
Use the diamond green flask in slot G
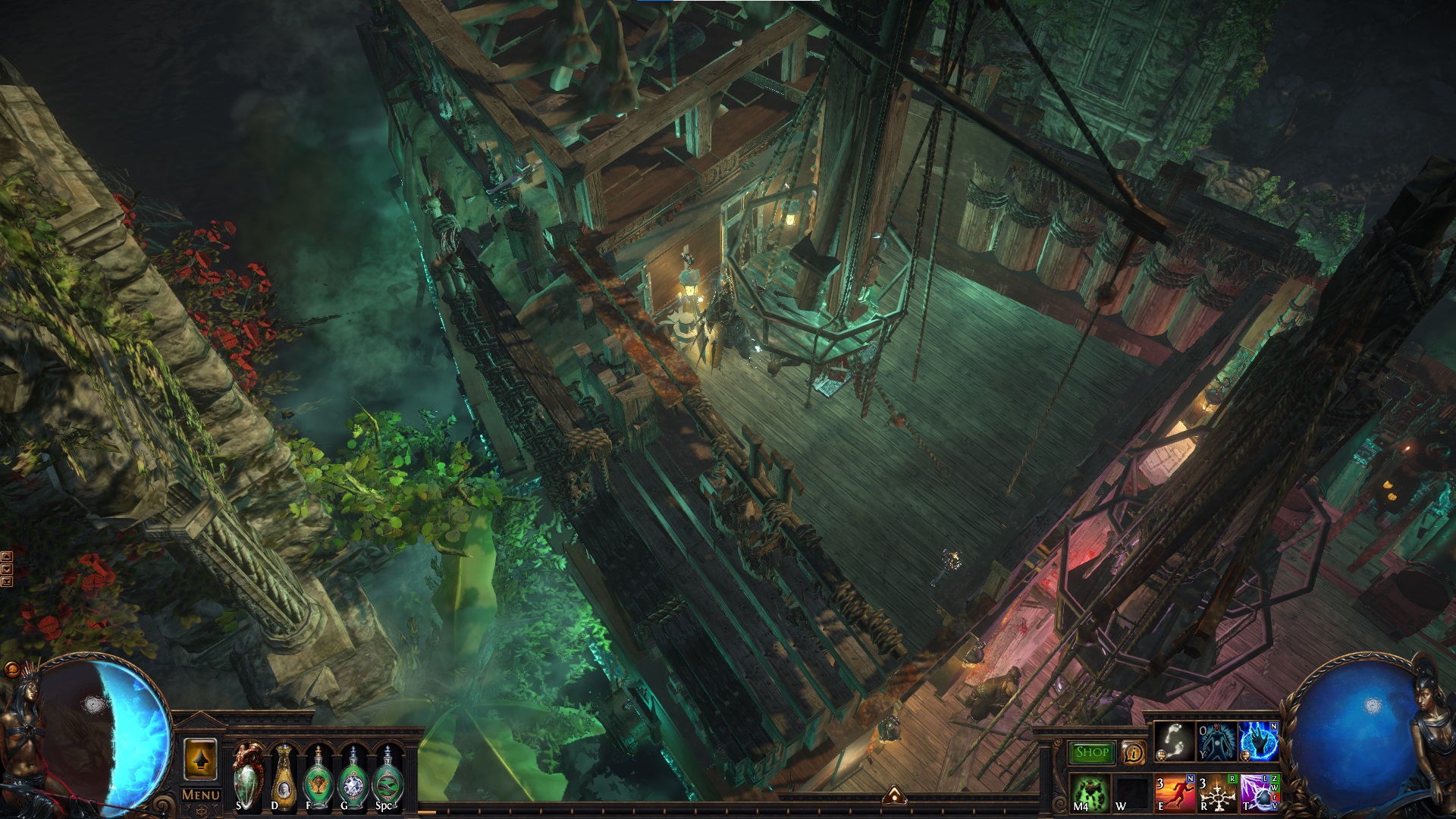coord(353,777)
